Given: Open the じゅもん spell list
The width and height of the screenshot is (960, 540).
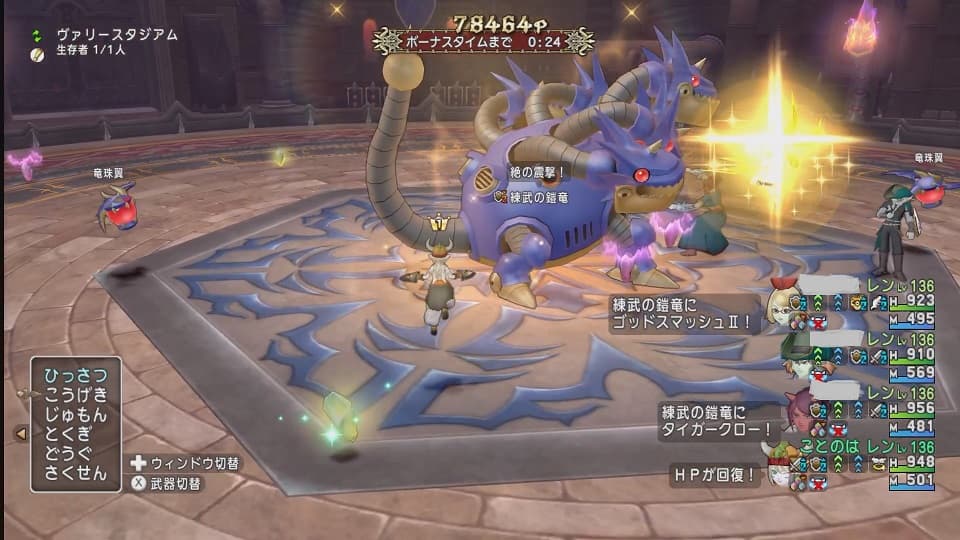Looking at the screenshot, I should tap(75, 414).
